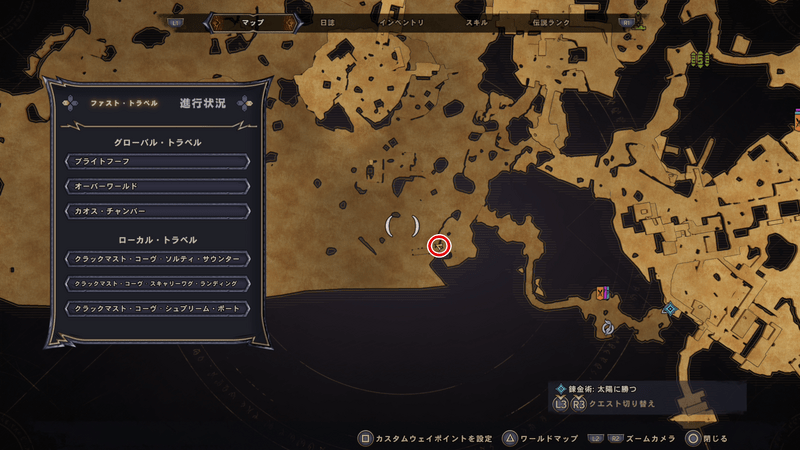
Task: Travel to シュプリーム・ポート in クラックマスト・コーヴ
Action: point(156,308)
